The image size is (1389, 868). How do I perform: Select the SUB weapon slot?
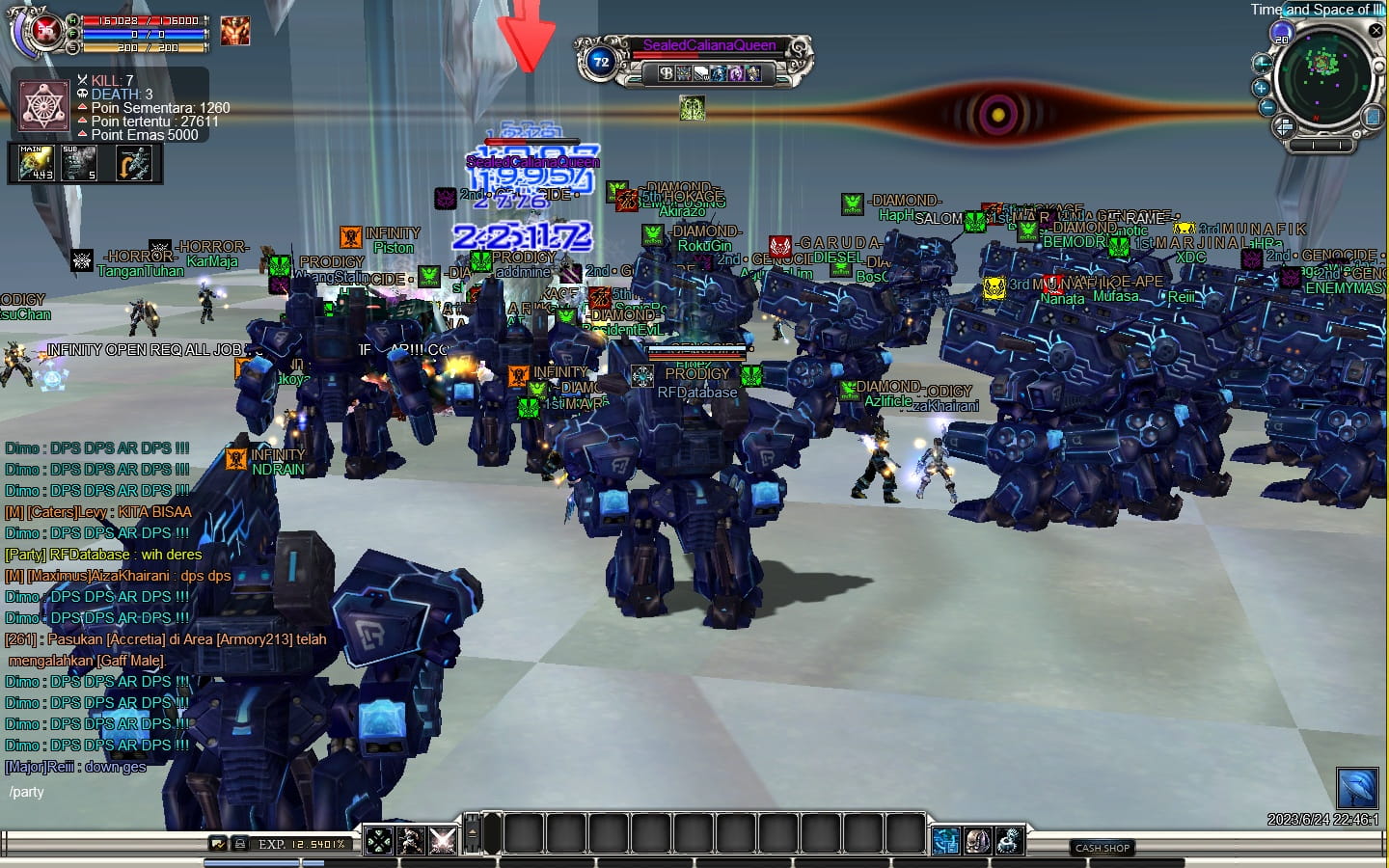[x=79, y=163]
